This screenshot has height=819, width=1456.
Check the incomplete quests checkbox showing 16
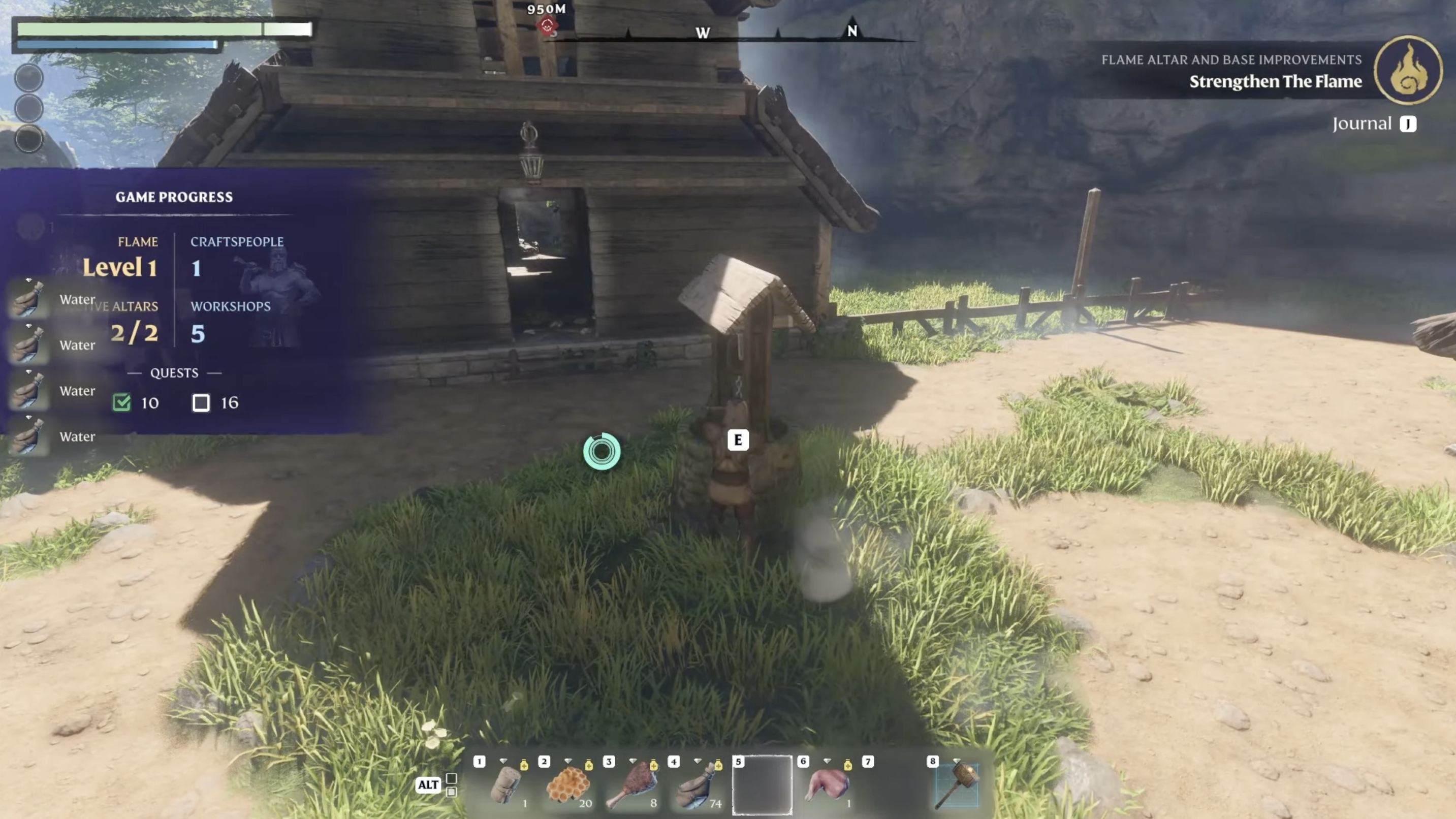(x=201, y=402)
